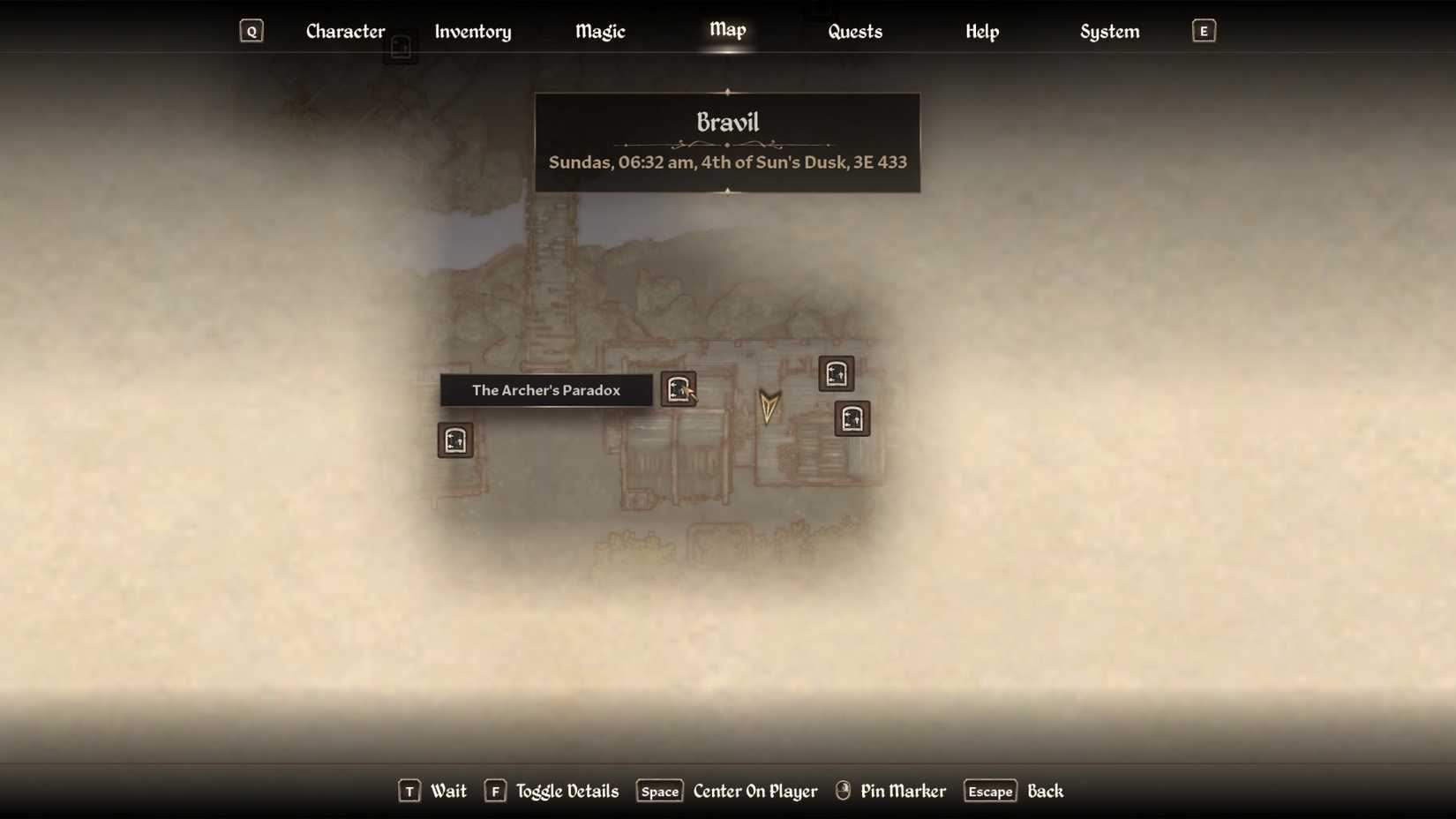
Task: Switch to the Inventory tab
Action: (473, 31)
